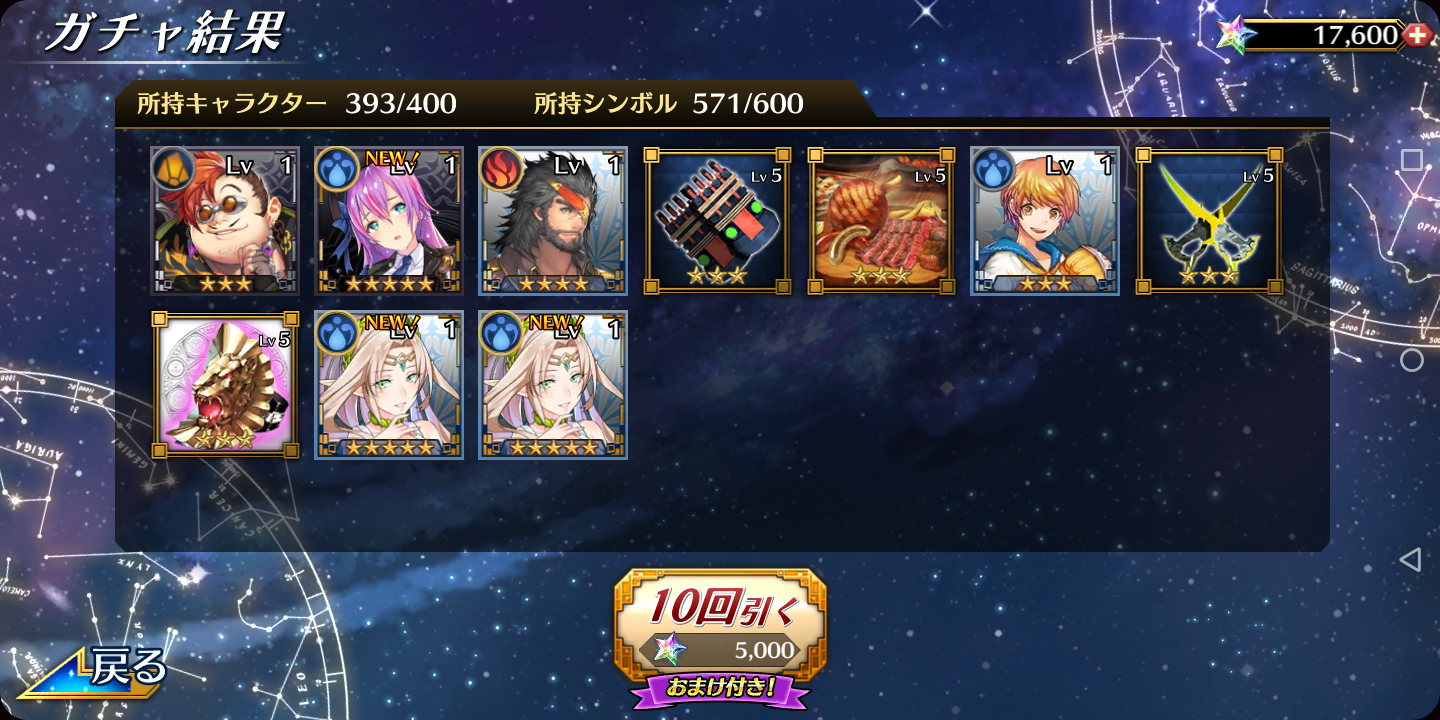
Task: Select the mechanical gauntlet symbol card
Action: point(717,221)
